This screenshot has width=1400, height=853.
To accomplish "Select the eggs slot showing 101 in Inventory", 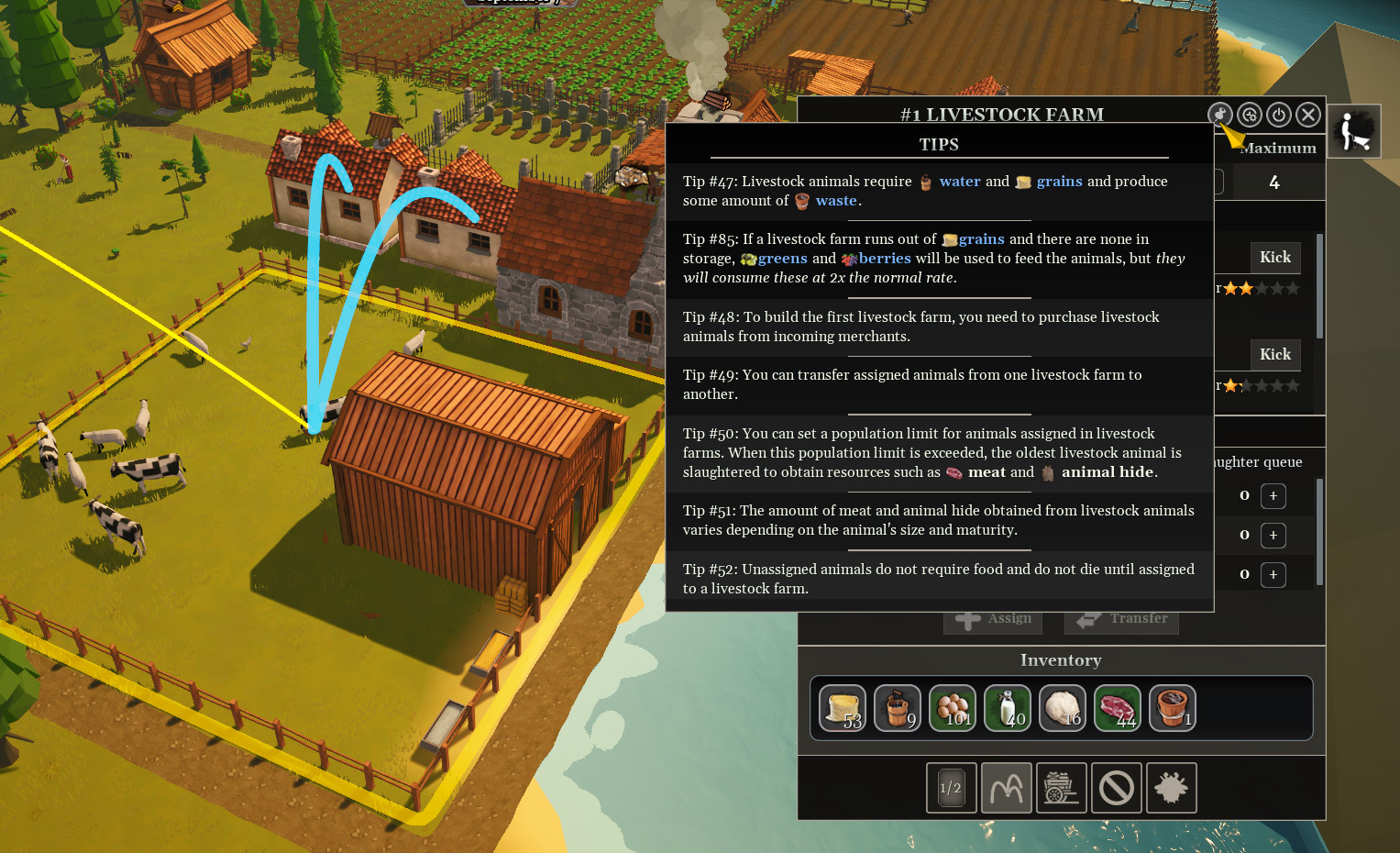I will point(952,707).
